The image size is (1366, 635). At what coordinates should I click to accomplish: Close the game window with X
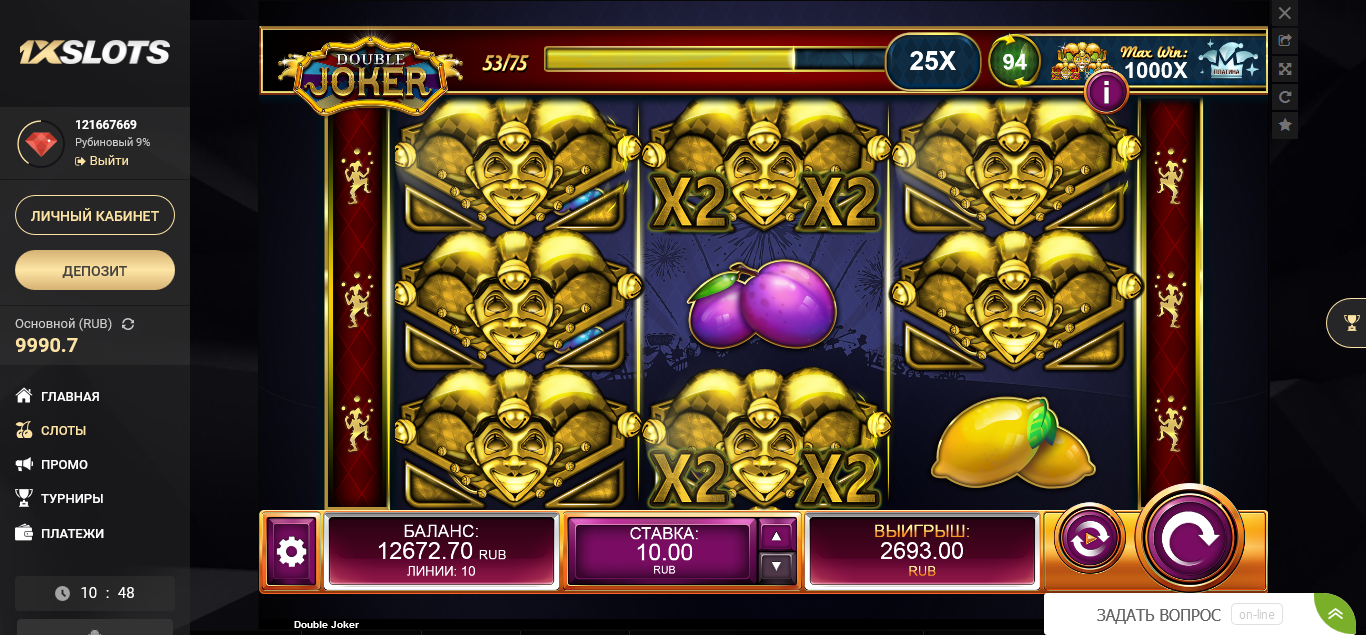(x=1285, y=14)
